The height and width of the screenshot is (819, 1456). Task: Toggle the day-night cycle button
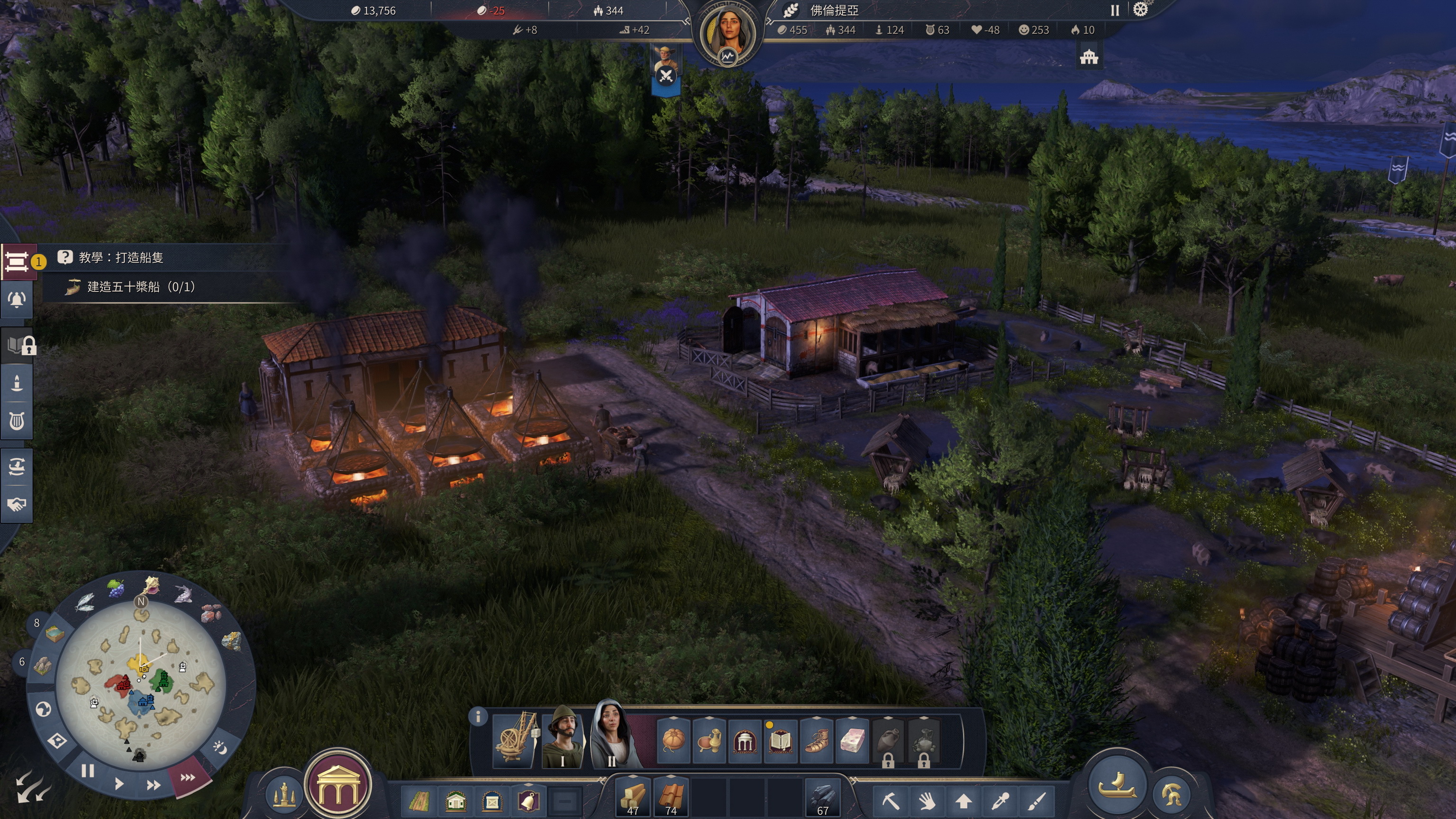(x=220, y=748)
